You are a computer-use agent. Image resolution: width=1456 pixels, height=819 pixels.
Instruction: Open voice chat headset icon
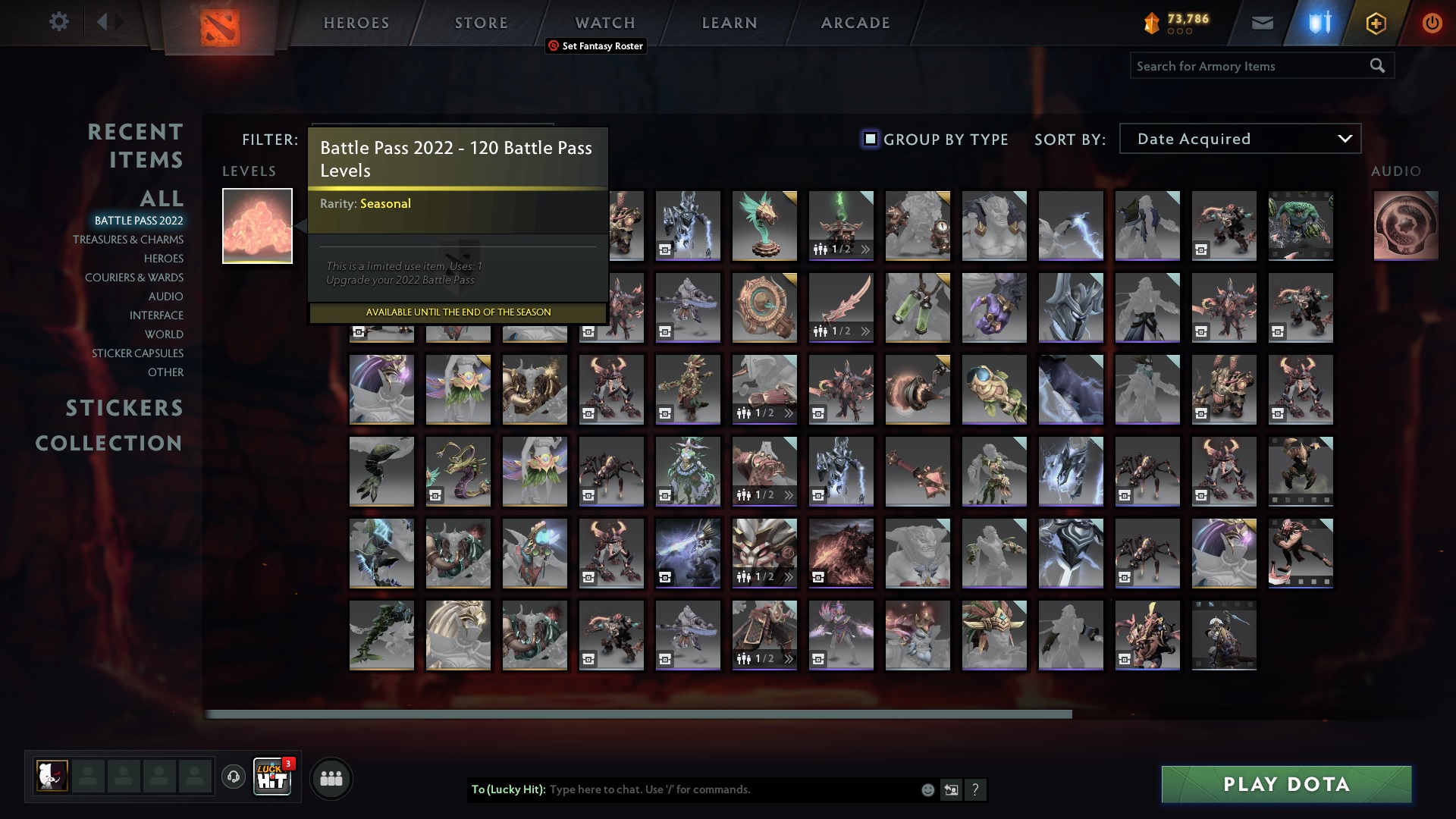coord(234,777)
